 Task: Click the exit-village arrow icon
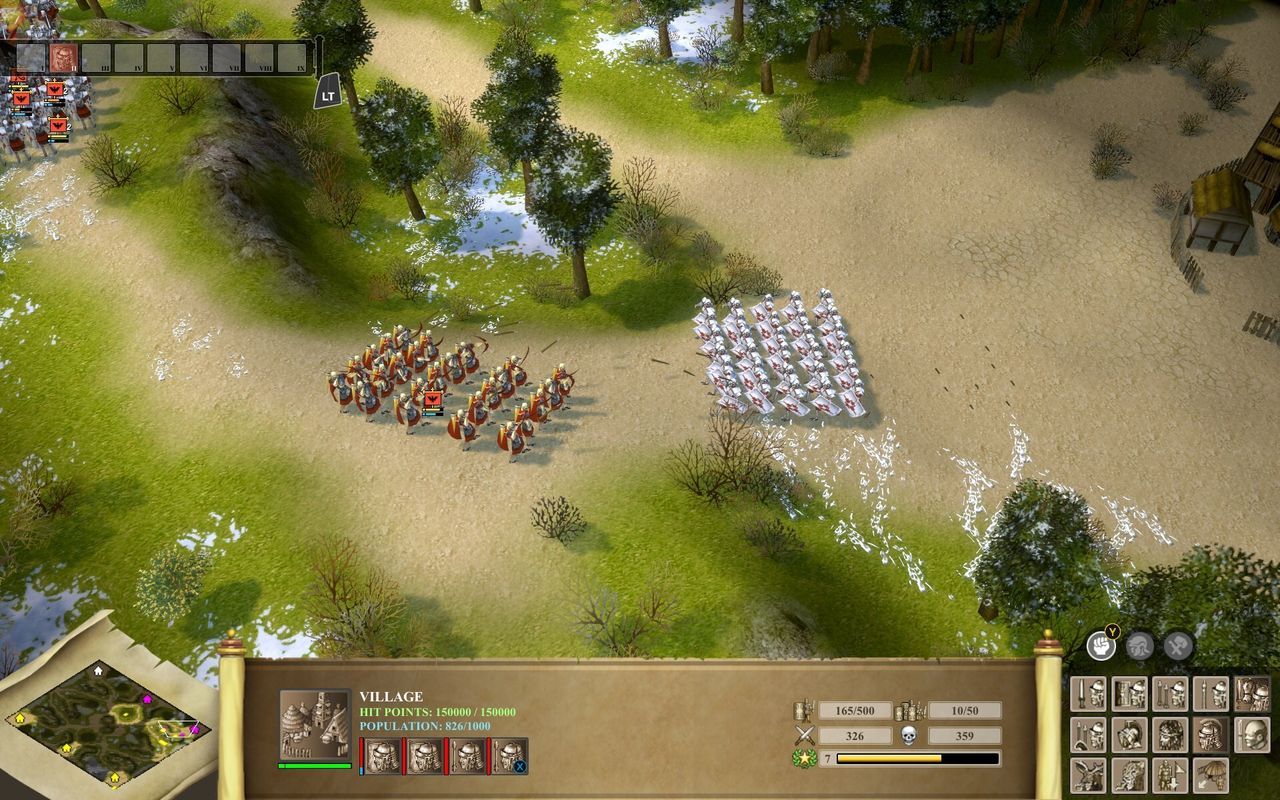(1211, 775)
